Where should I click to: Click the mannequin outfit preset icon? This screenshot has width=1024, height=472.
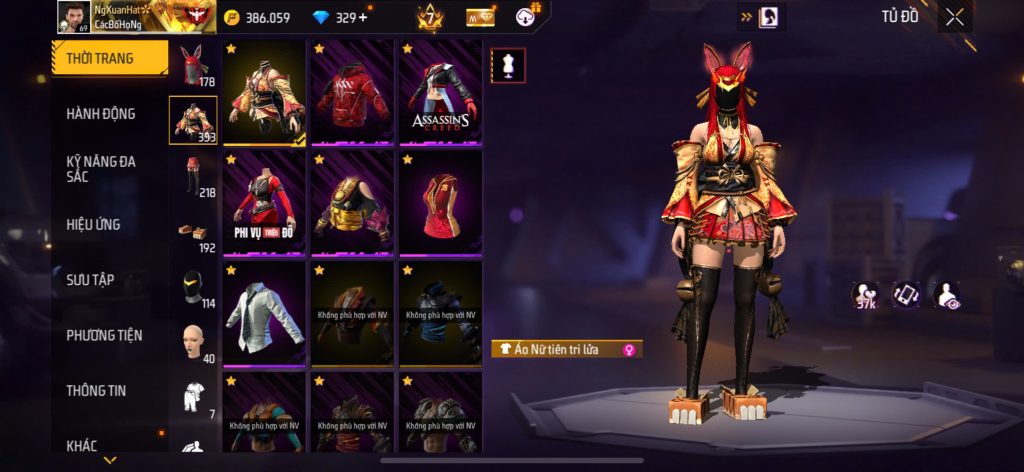(508, 66)
